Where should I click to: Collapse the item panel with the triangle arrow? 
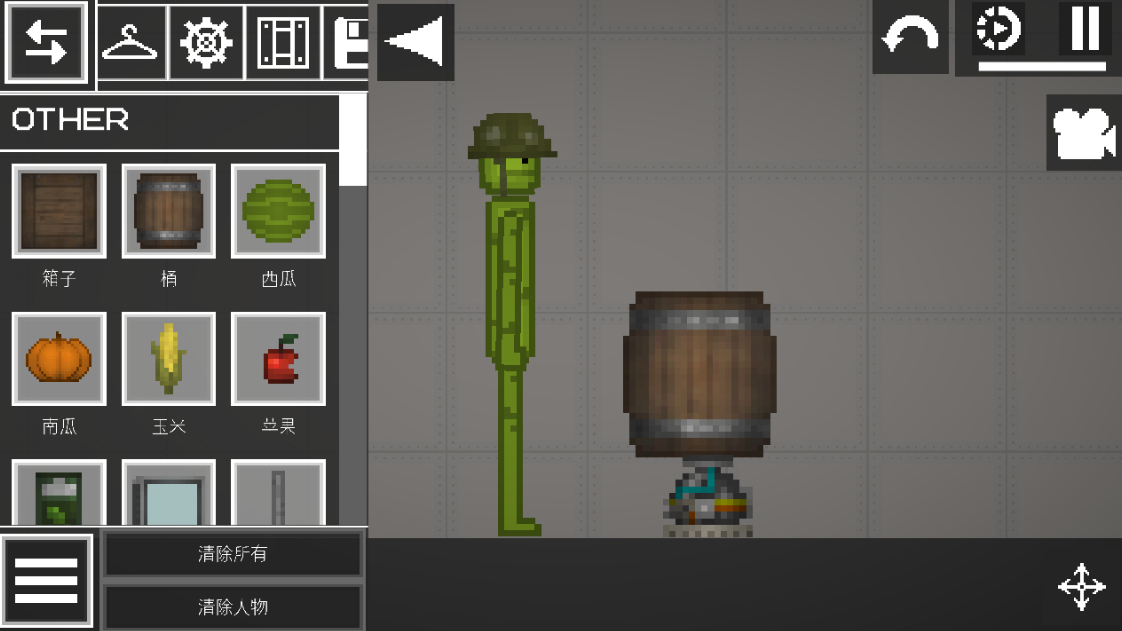click(x=416, y=43)
